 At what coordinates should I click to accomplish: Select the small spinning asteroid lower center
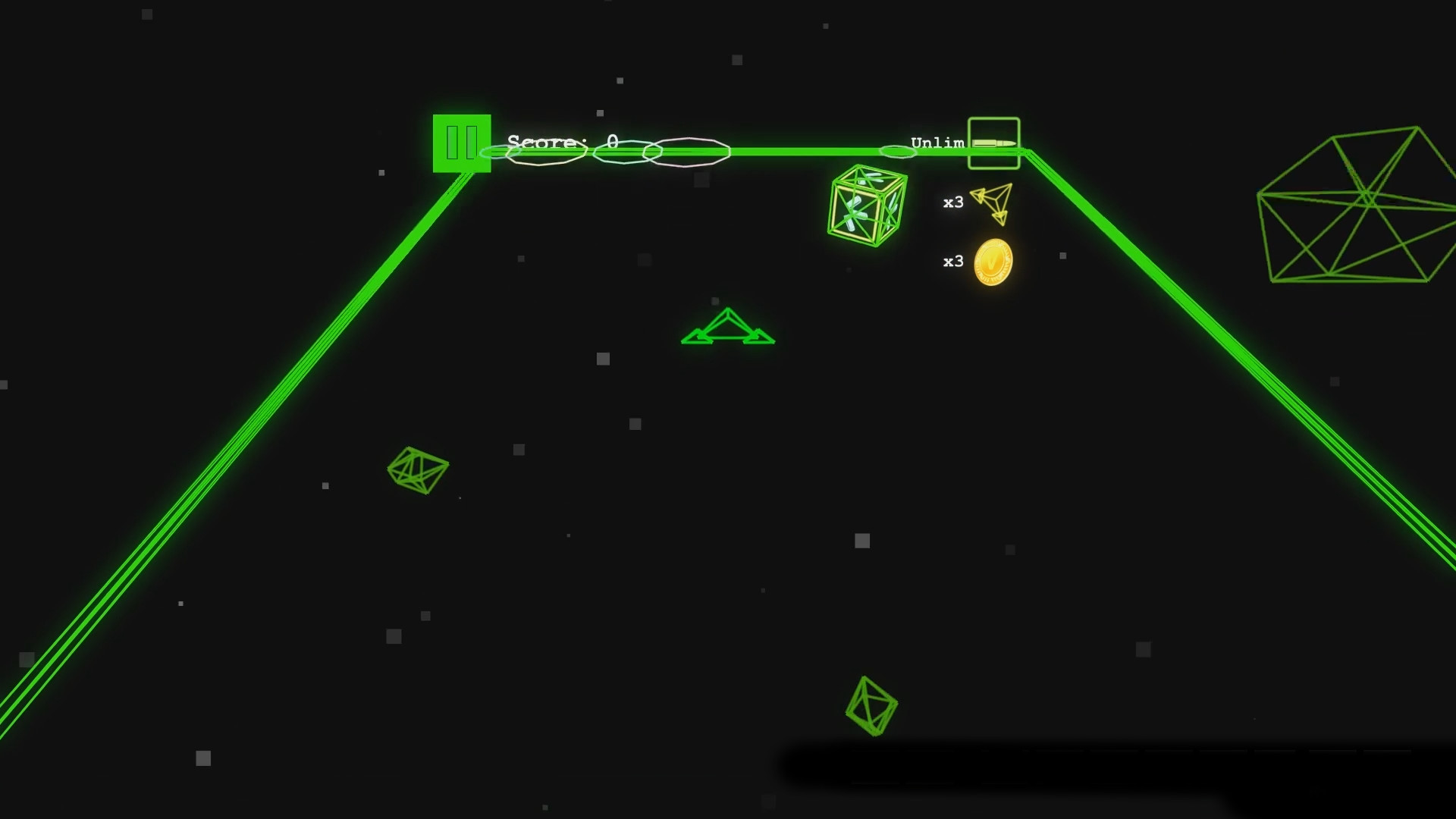point(872,705)
